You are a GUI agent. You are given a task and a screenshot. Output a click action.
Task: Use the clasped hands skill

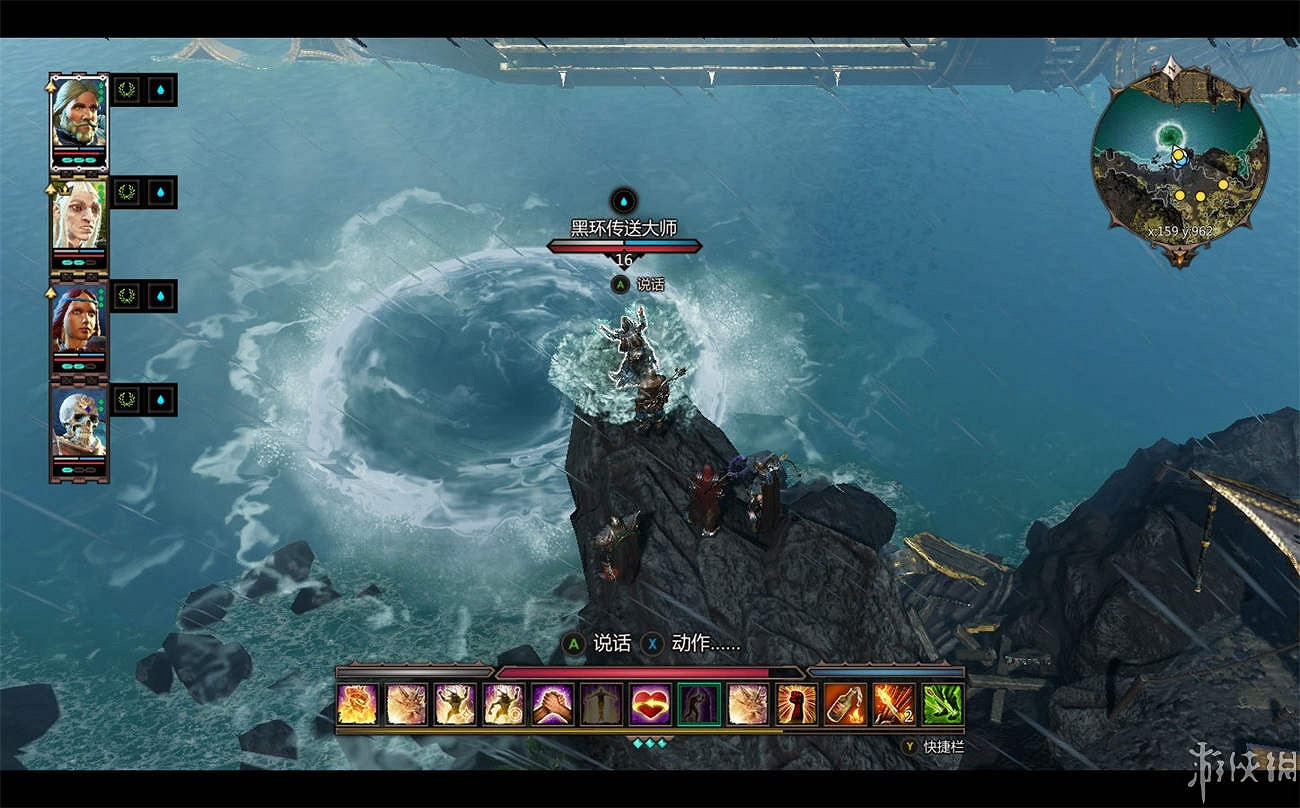click(x=552, y=704)
